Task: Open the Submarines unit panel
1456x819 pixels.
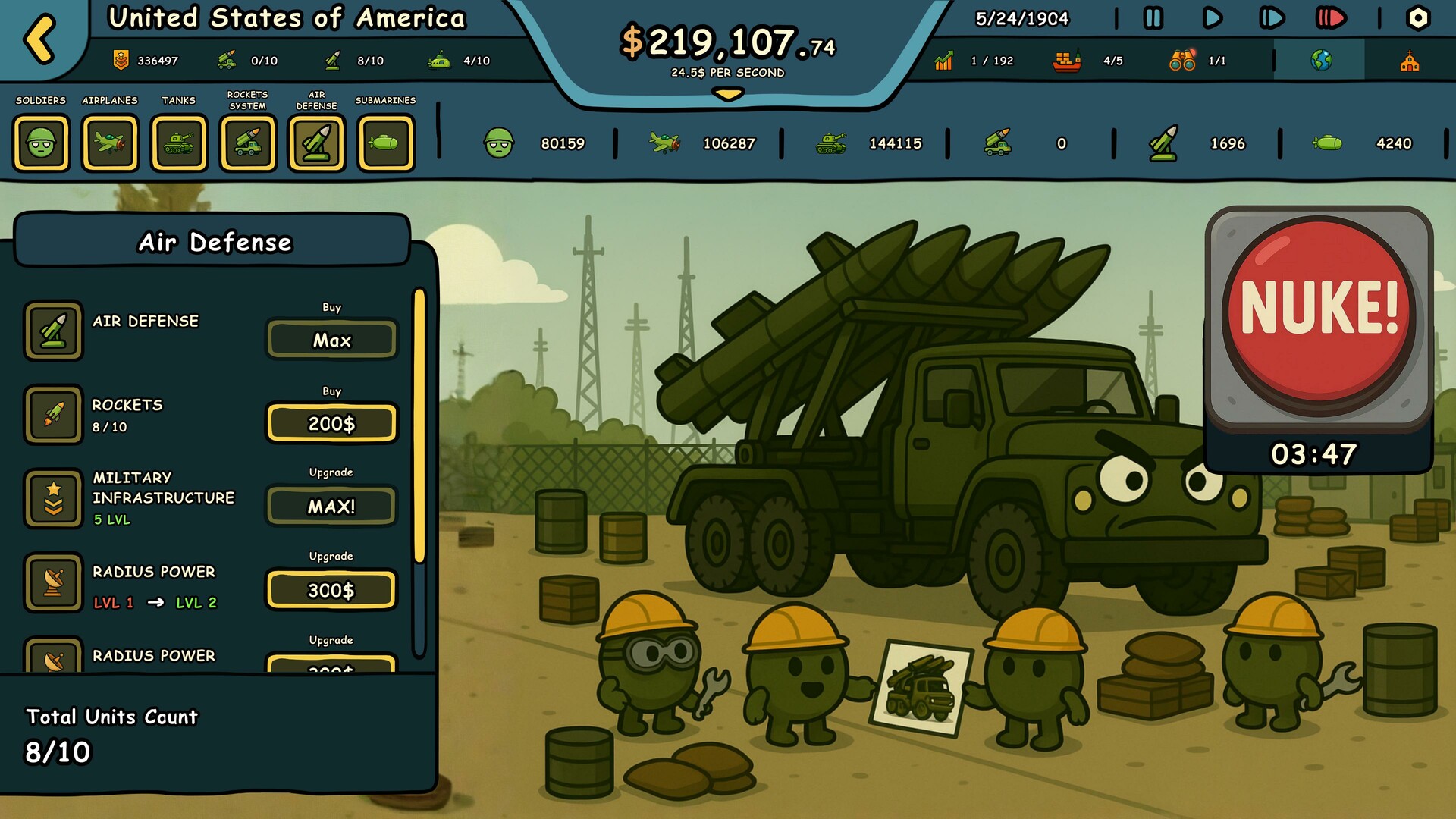Action: (x=386, y=143)
